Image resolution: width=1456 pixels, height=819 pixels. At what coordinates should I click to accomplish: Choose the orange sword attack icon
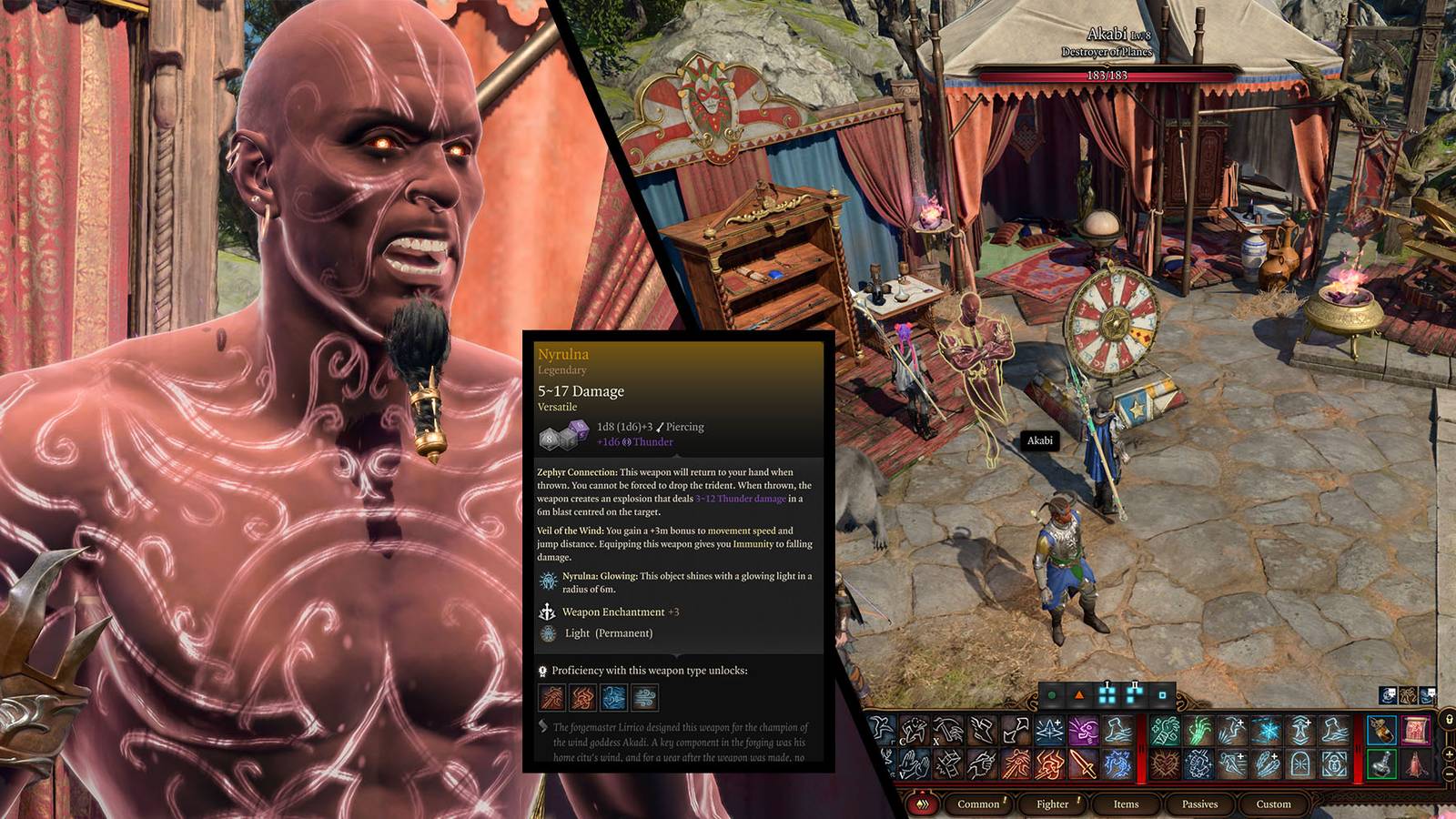pos(1083,764)
